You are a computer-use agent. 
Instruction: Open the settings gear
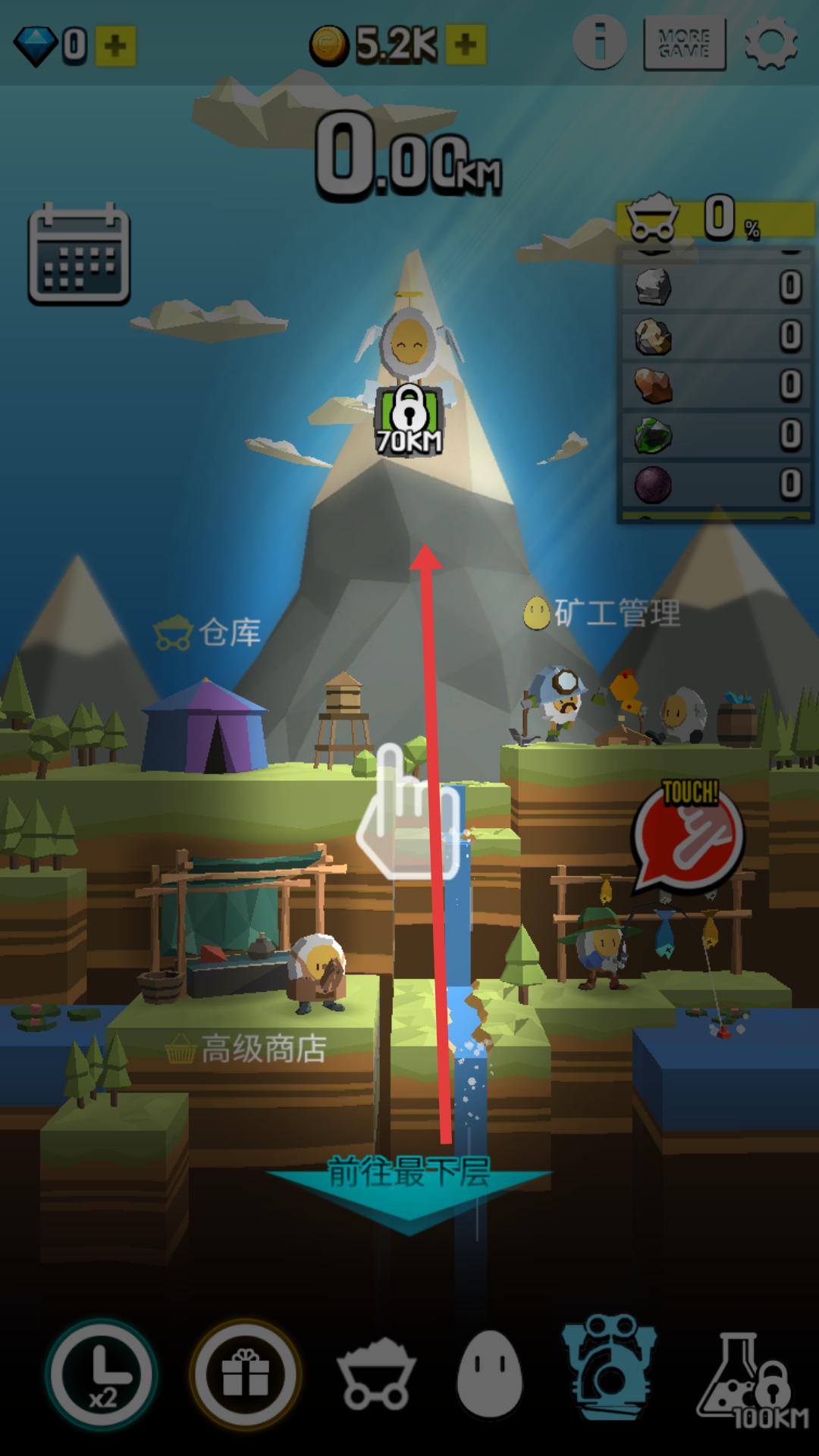pyautogui.click(x=770, y=45)
